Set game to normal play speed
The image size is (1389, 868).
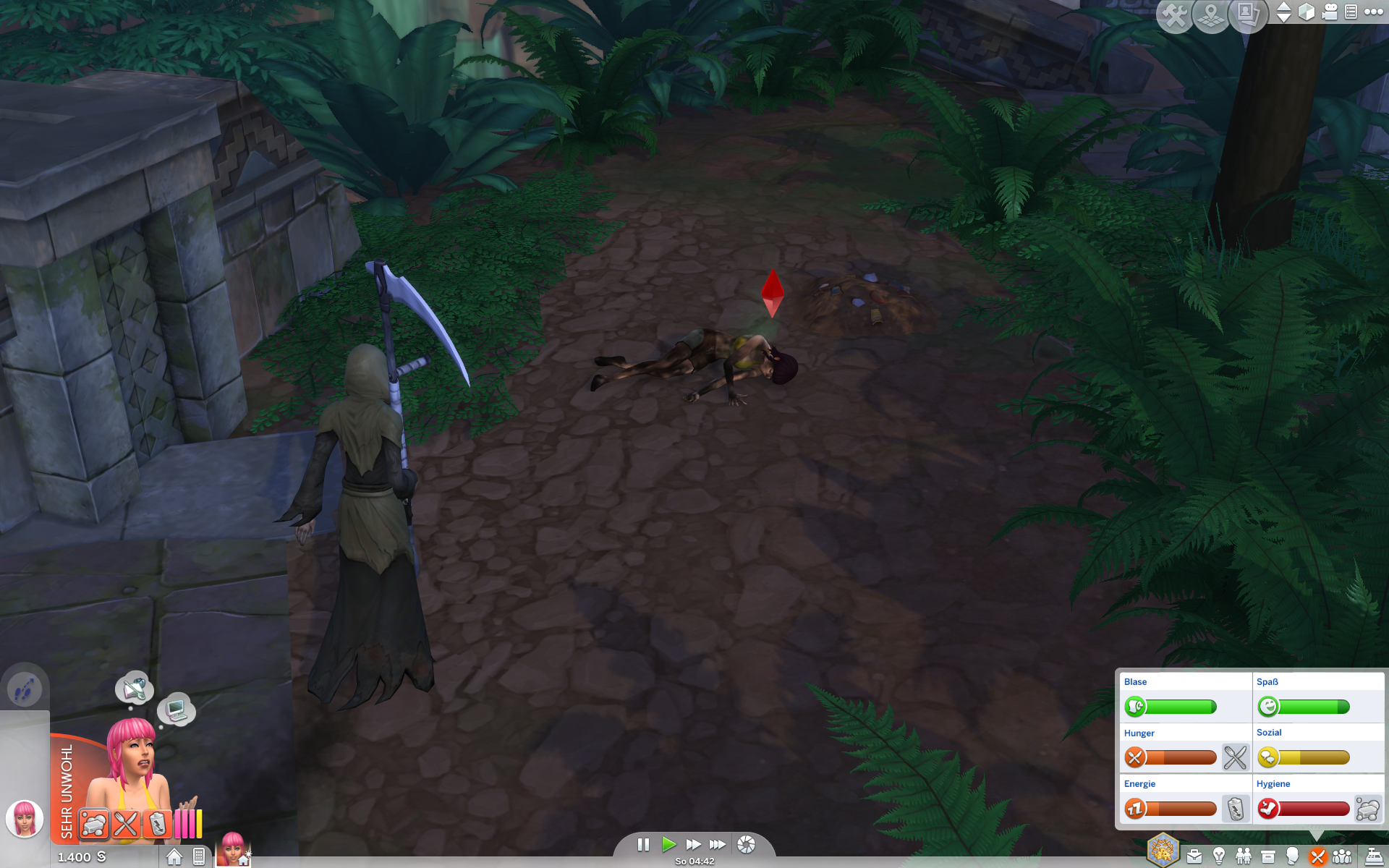(668, 844)
